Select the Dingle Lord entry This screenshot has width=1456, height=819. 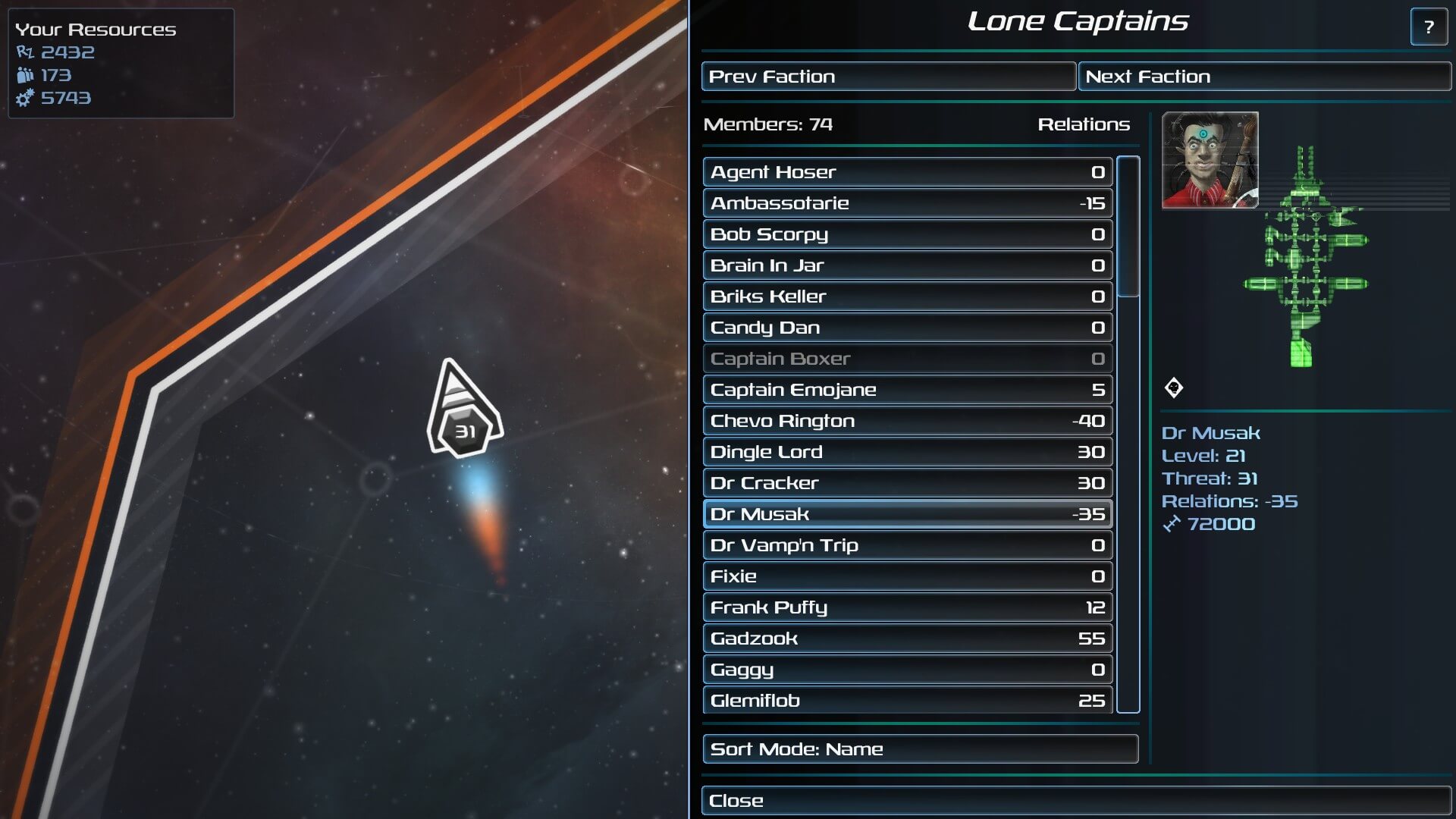coord(907,452)
